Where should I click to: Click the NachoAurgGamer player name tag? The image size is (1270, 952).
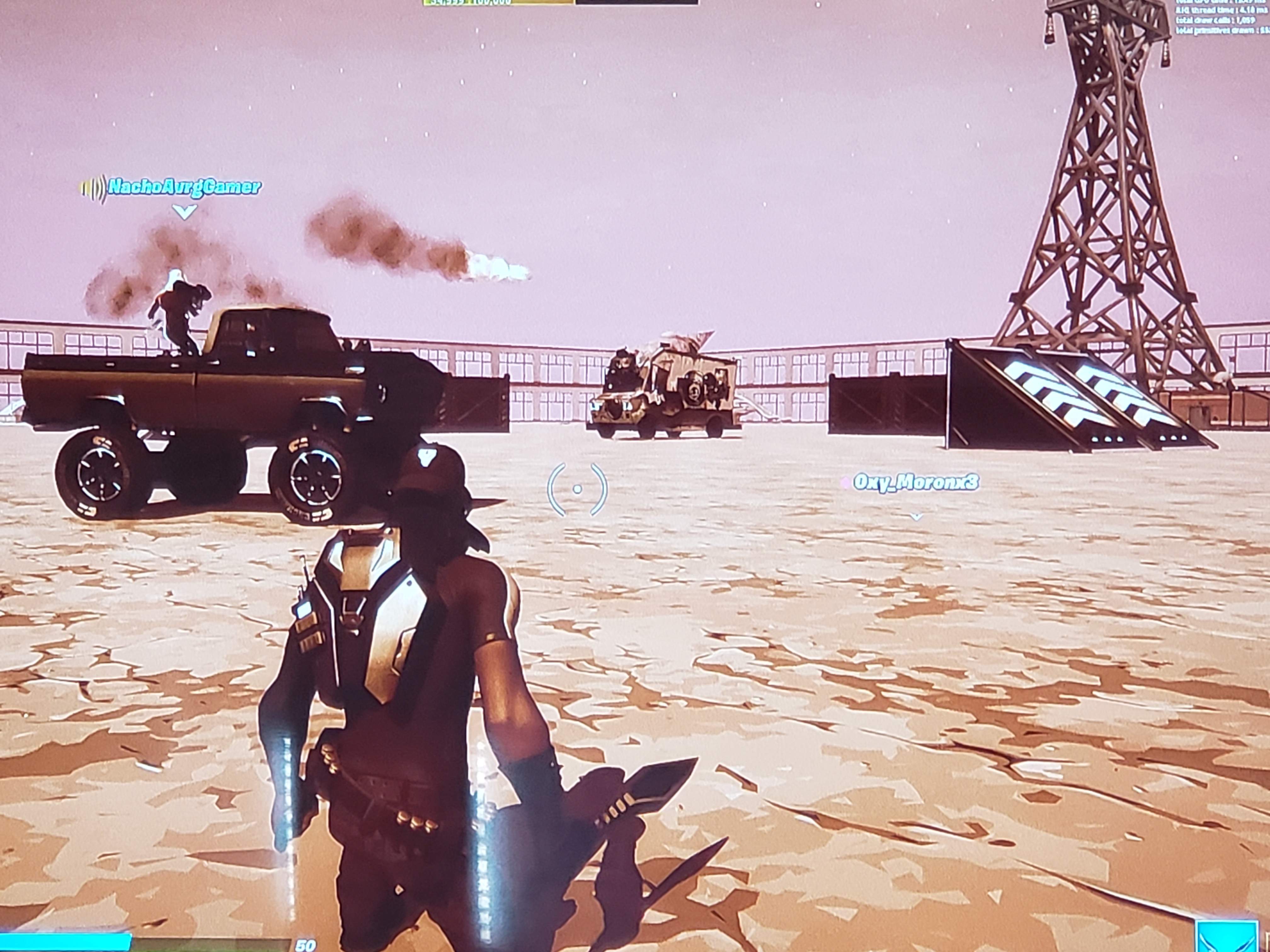(x=184, y=186)
